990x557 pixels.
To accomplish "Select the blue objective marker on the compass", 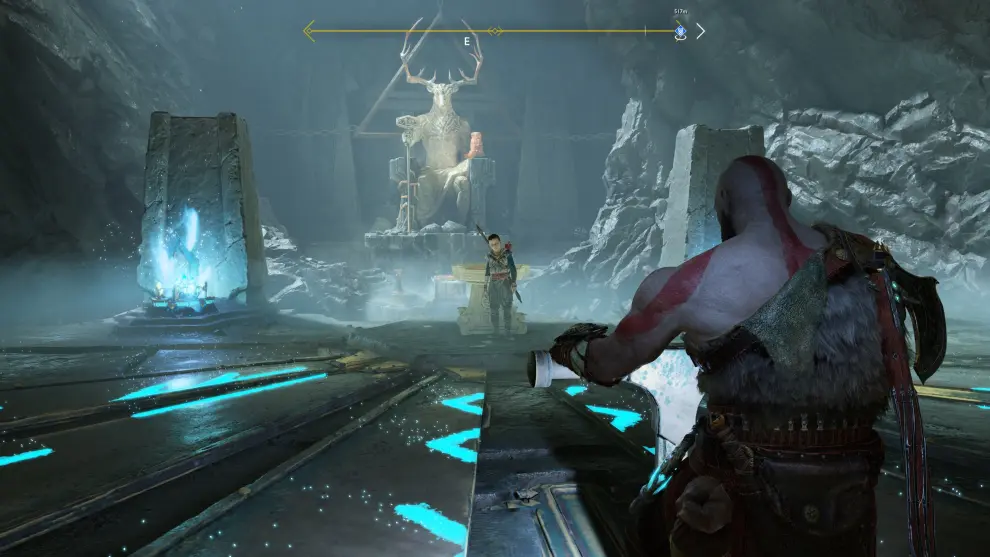I will (x=680, y=31).
